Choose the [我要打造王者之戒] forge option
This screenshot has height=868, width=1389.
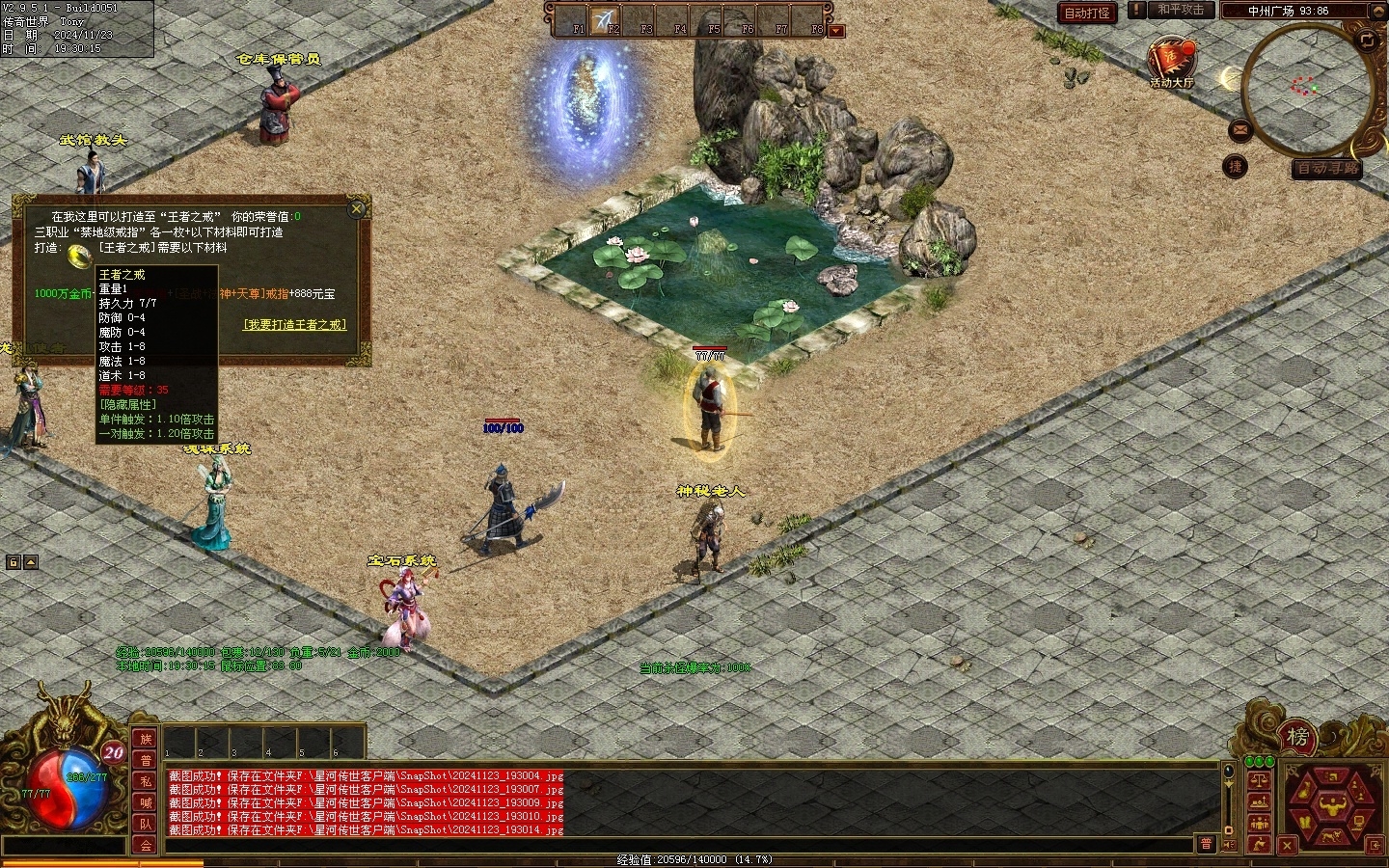coord(294,325)
